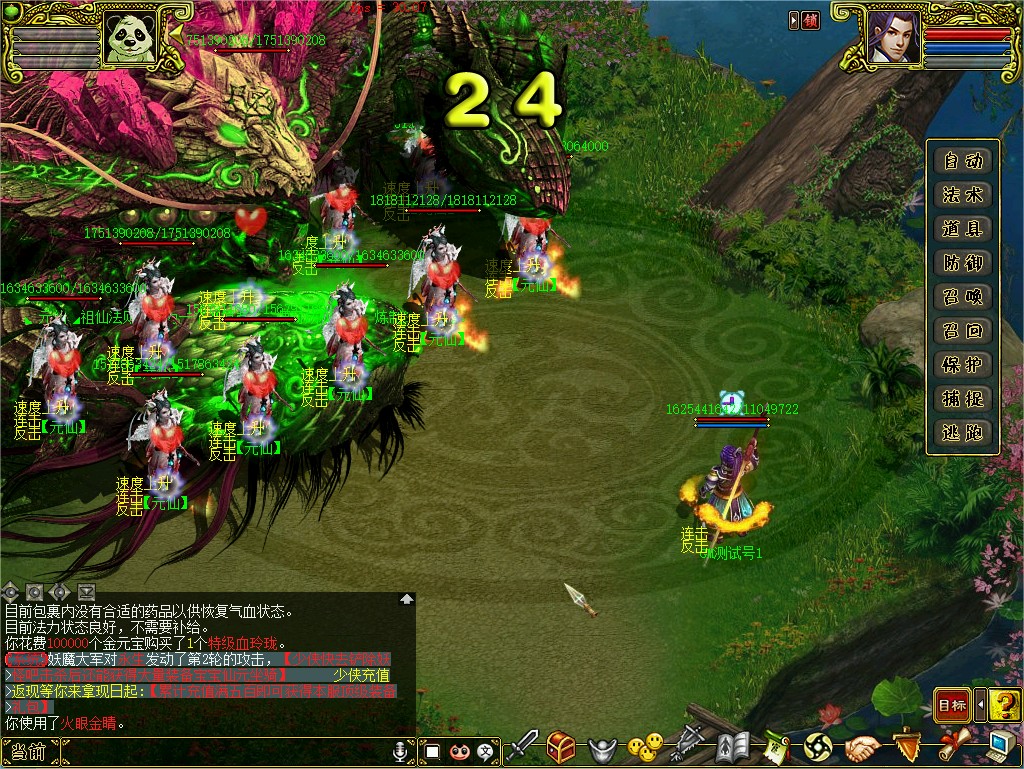Viewport: 1024px width, 769px height.
Task: Click the 目标 target button
Action: (951, 706)
